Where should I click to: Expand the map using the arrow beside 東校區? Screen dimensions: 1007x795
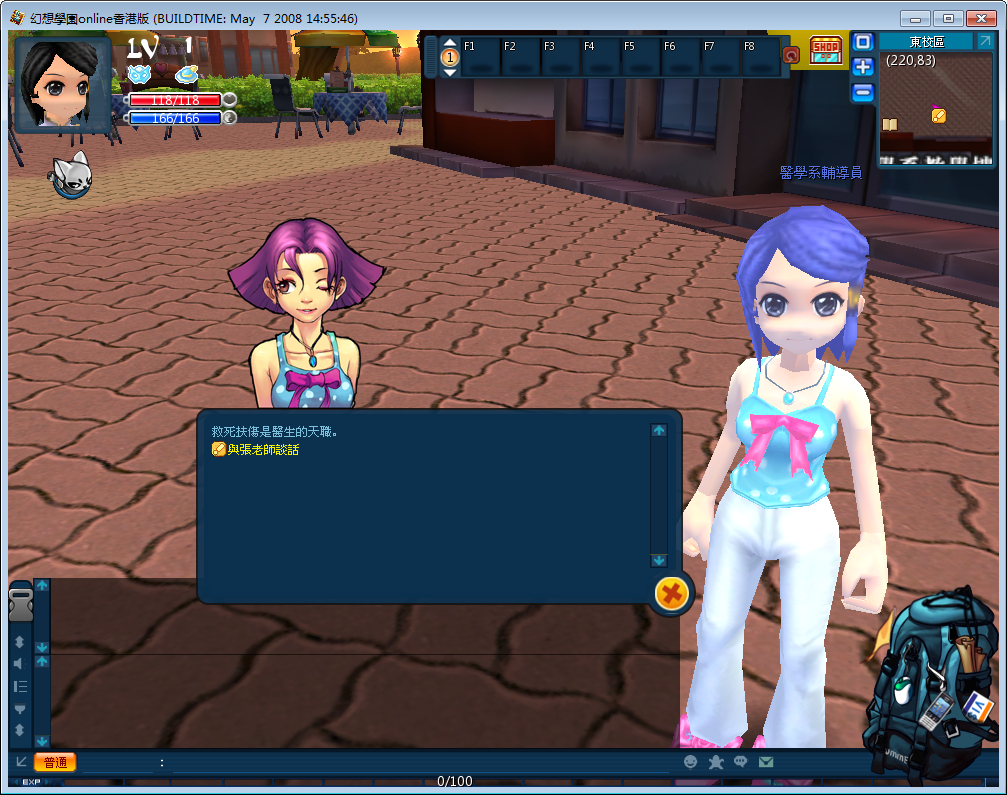pos(984,41)
